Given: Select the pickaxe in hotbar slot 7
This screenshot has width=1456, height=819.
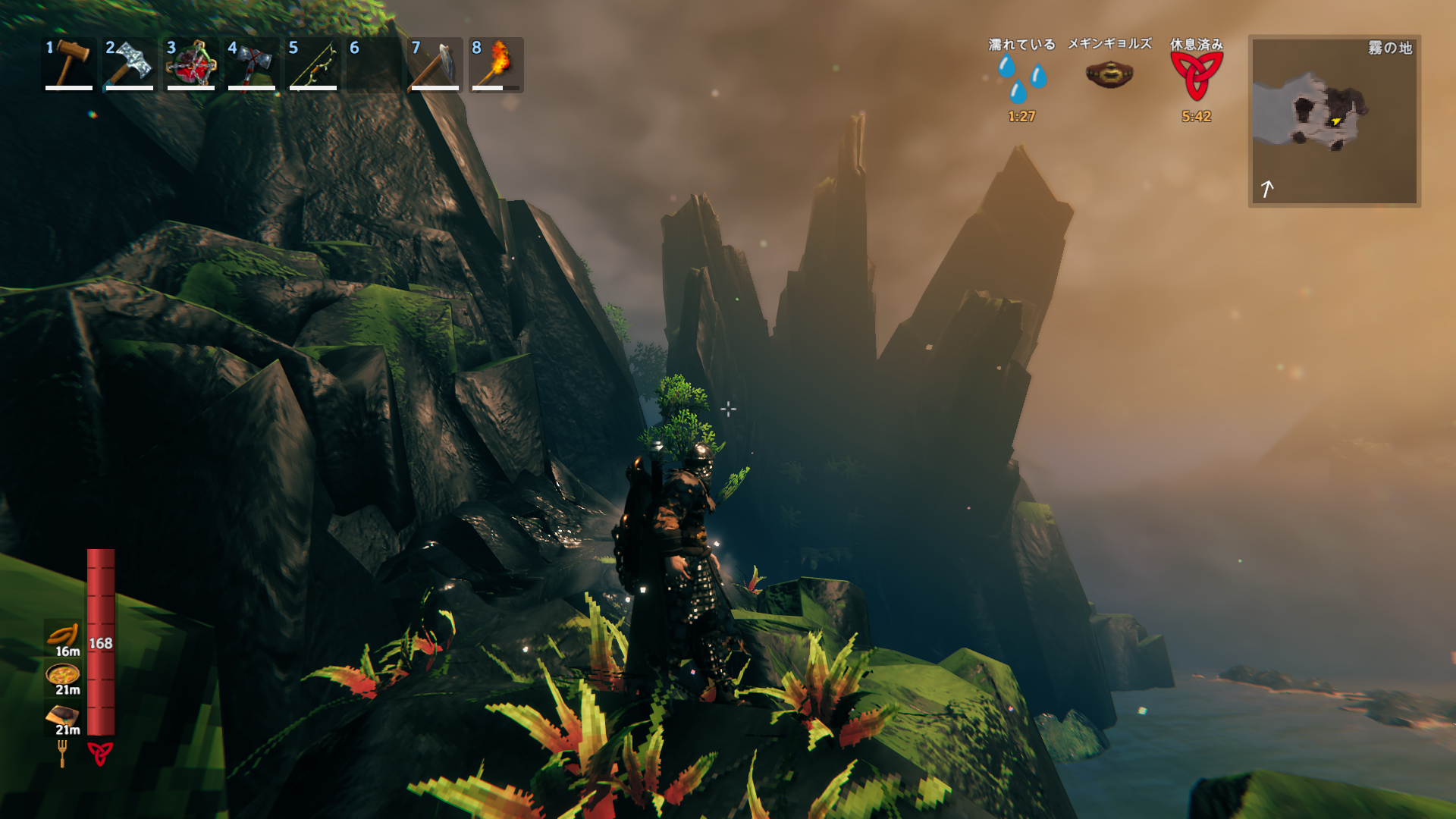Looking at the screenshot, I should 435,64.
